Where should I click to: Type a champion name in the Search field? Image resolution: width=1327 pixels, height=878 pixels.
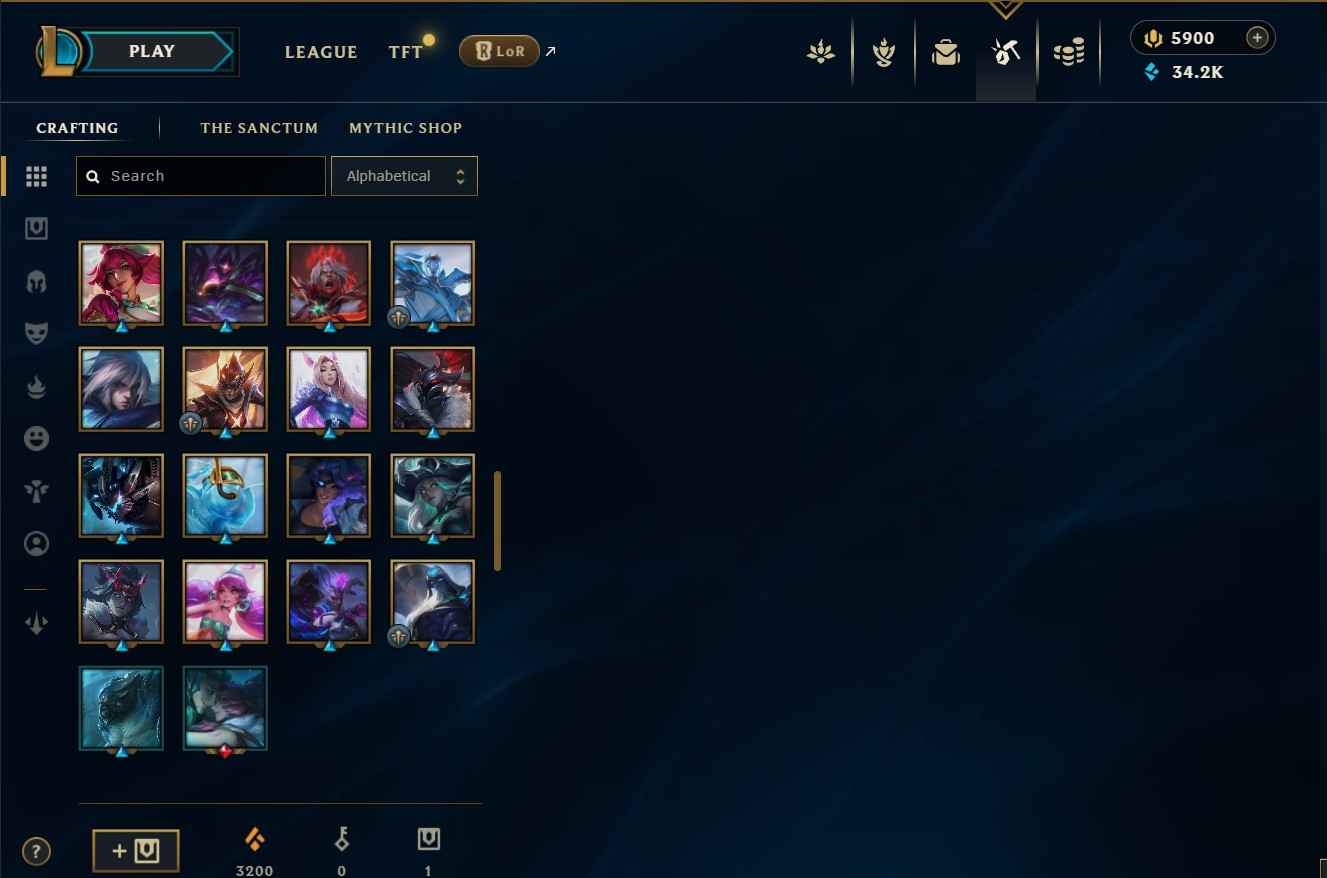tap(200, 175)
